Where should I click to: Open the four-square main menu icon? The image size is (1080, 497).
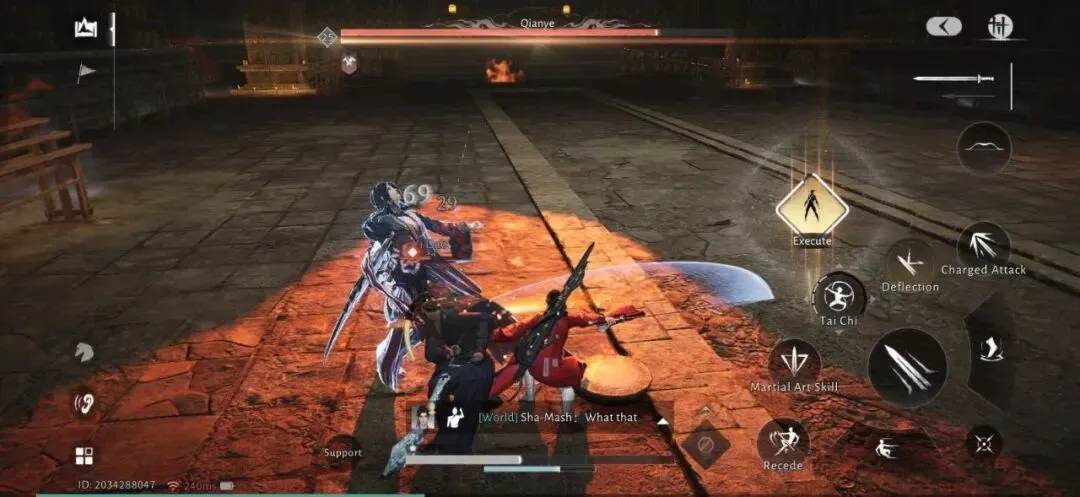pyautogui.click(x=84, y=456)
